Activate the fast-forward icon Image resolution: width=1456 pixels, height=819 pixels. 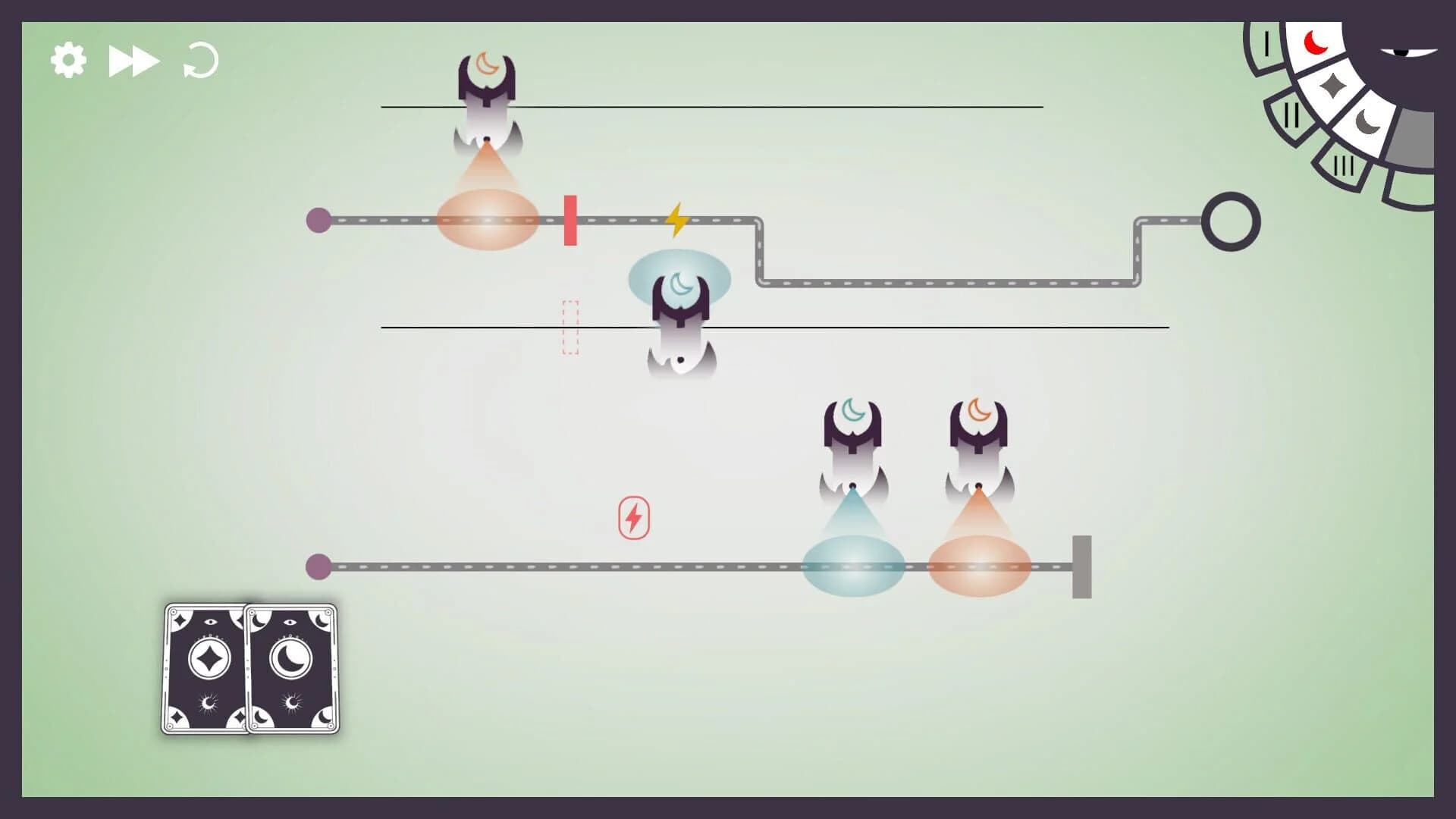pyautogui.click(x=135, y=59)
